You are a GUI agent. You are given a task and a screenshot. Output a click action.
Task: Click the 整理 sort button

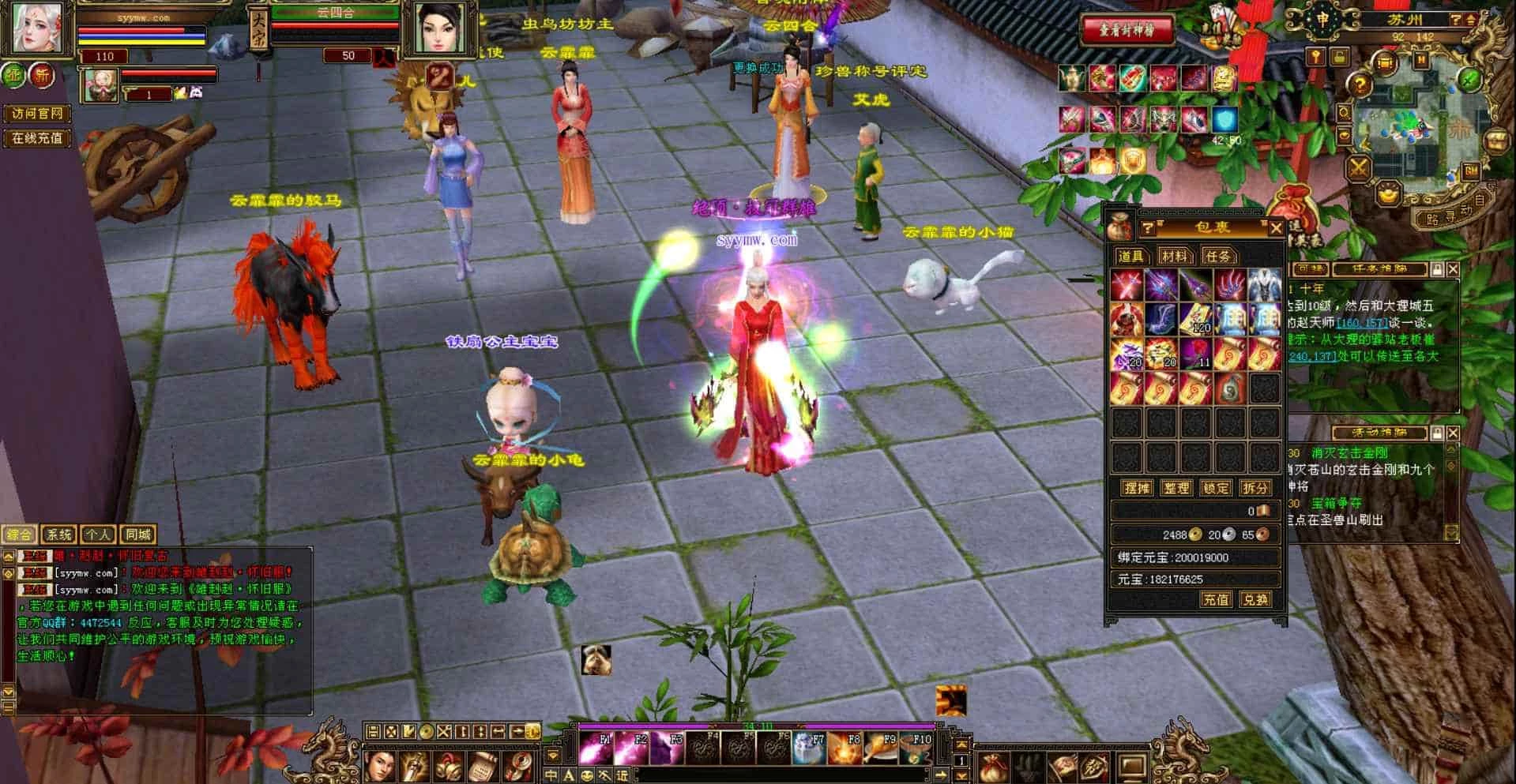tap(1176, 488)
